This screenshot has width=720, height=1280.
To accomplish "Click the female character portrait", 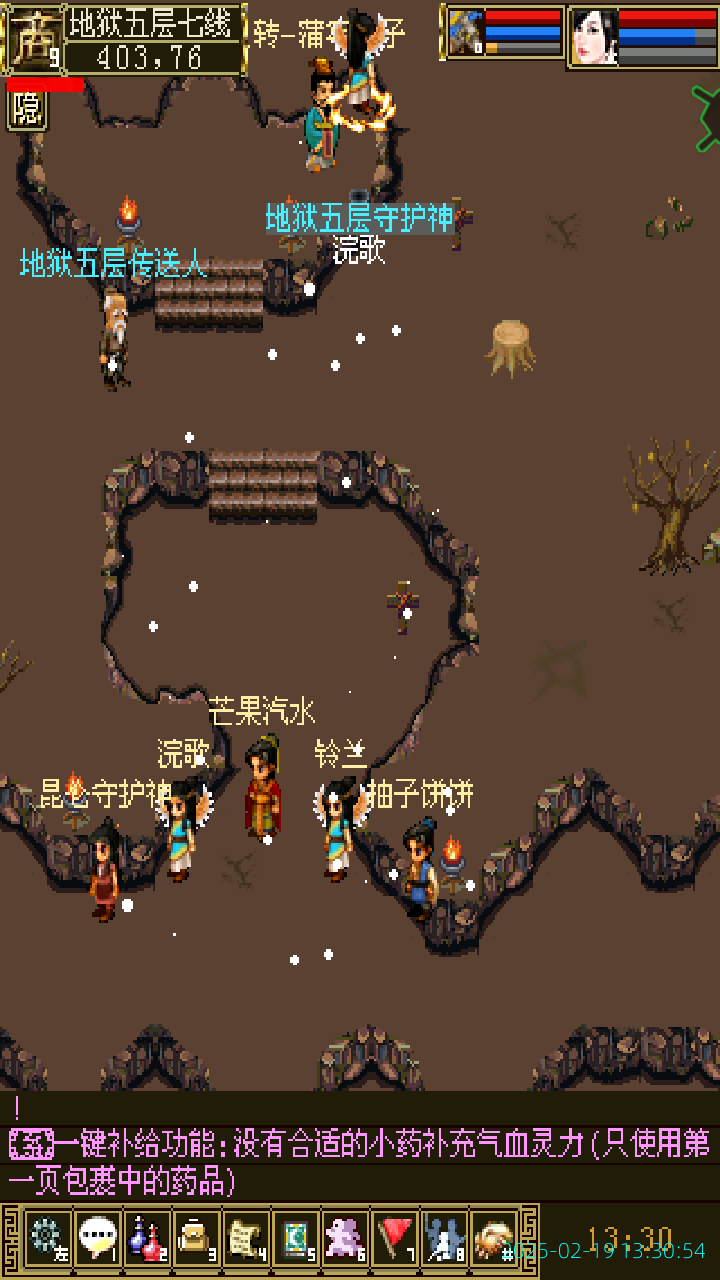I will 594,37.
